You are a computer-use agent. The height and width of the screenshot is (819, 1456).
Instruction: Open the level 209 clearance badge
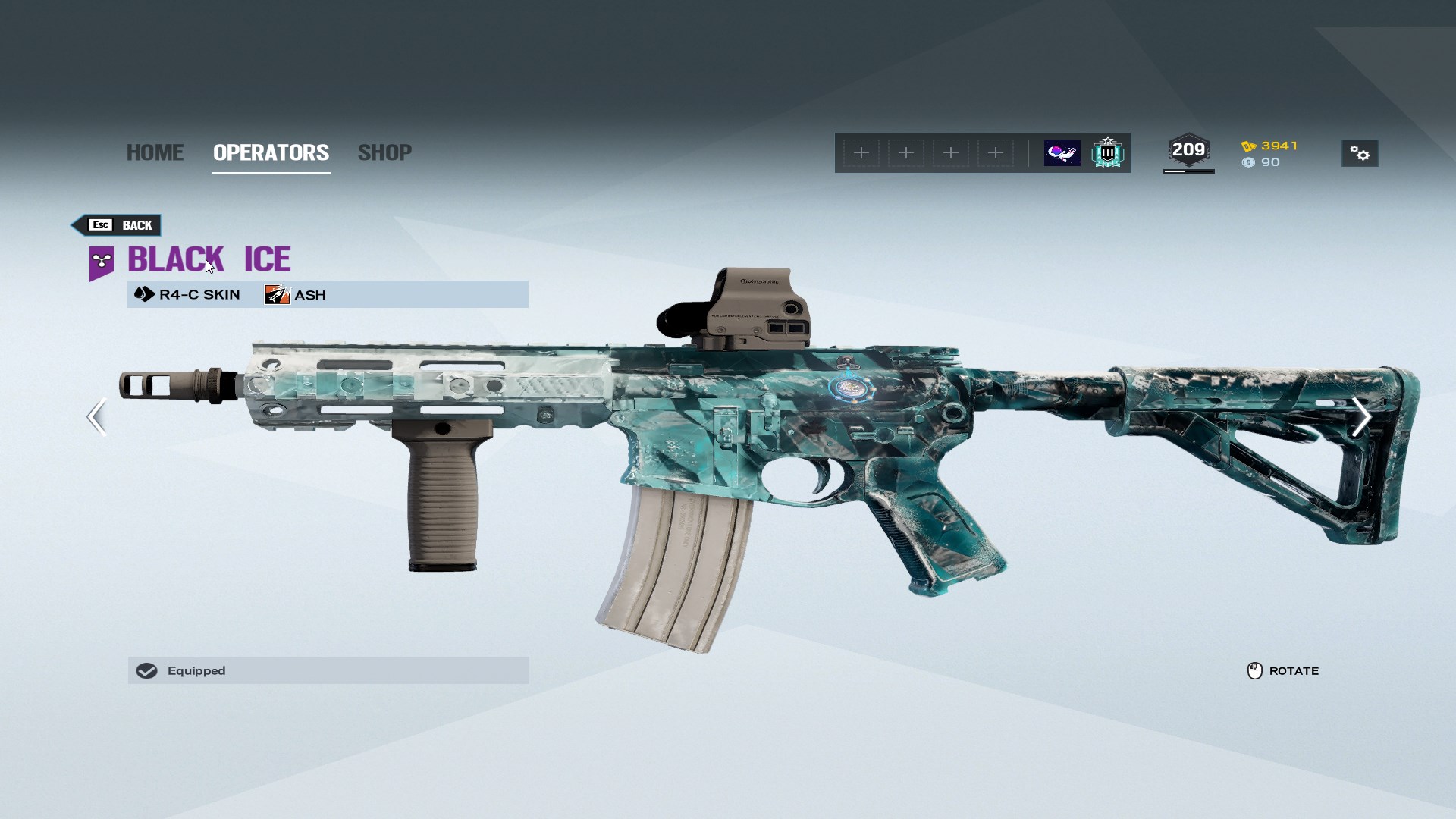click(x=1188, y=150)
